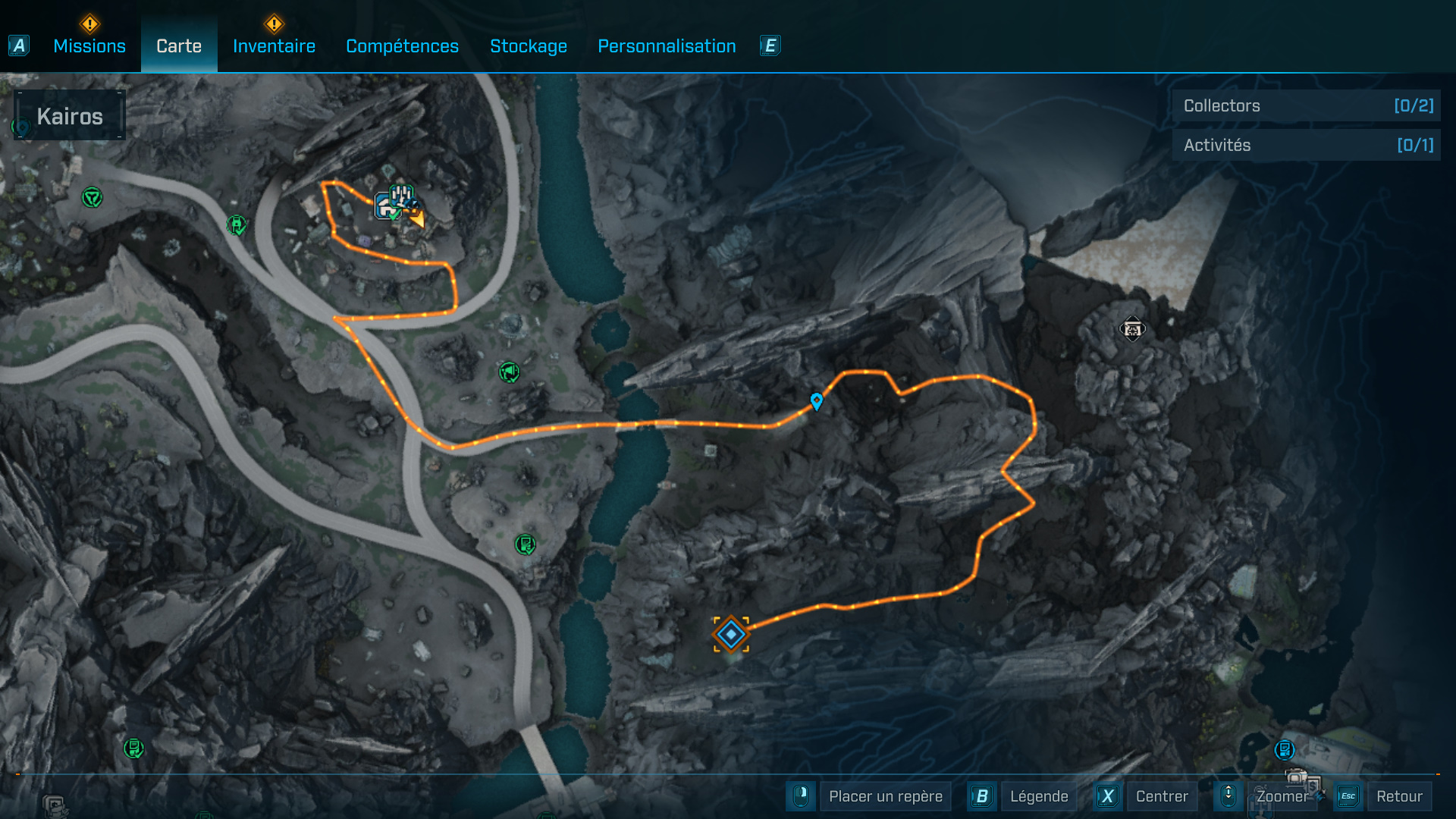This screenshot has width=1456, height=819.
Task: Click the Zoomer map control
Action: pos(1282,796)
